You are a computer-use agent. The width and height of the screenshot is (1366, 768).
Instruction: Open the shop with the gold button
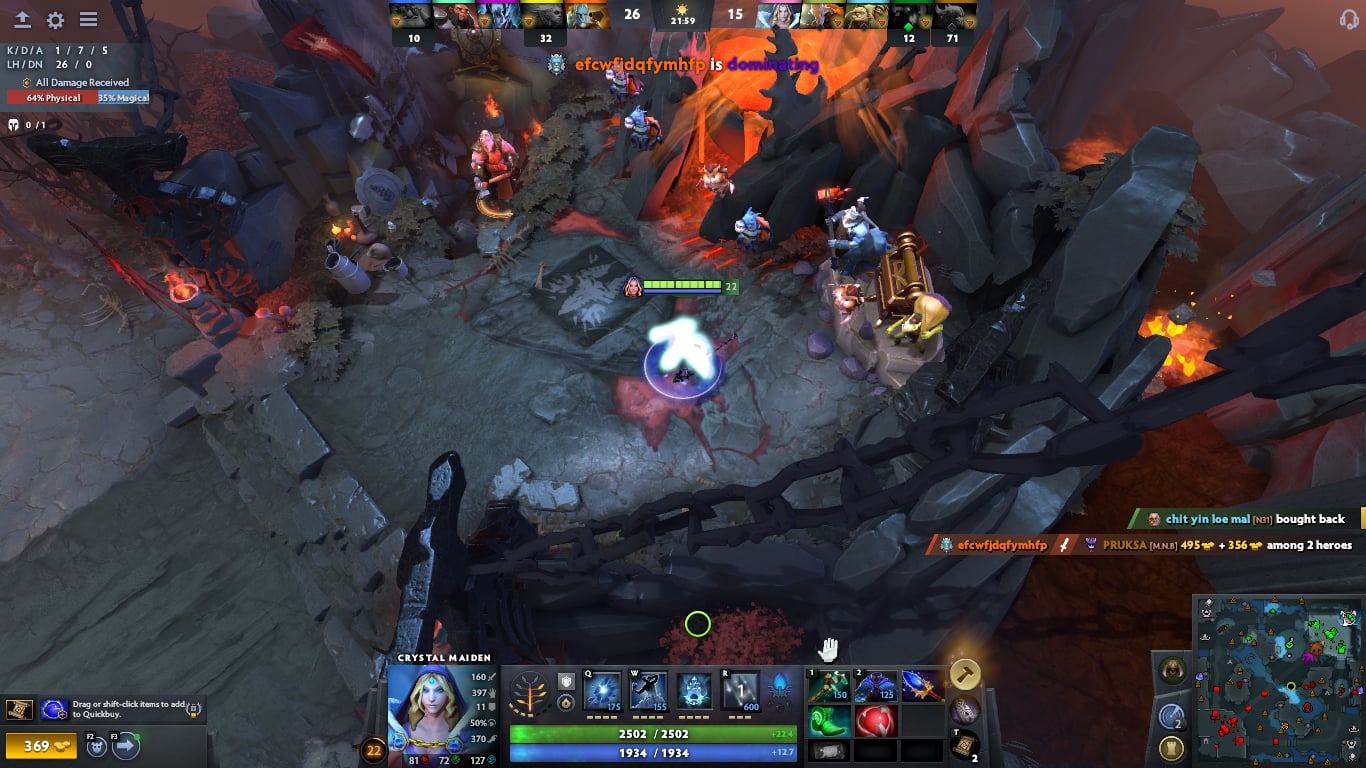pos(41,746)
